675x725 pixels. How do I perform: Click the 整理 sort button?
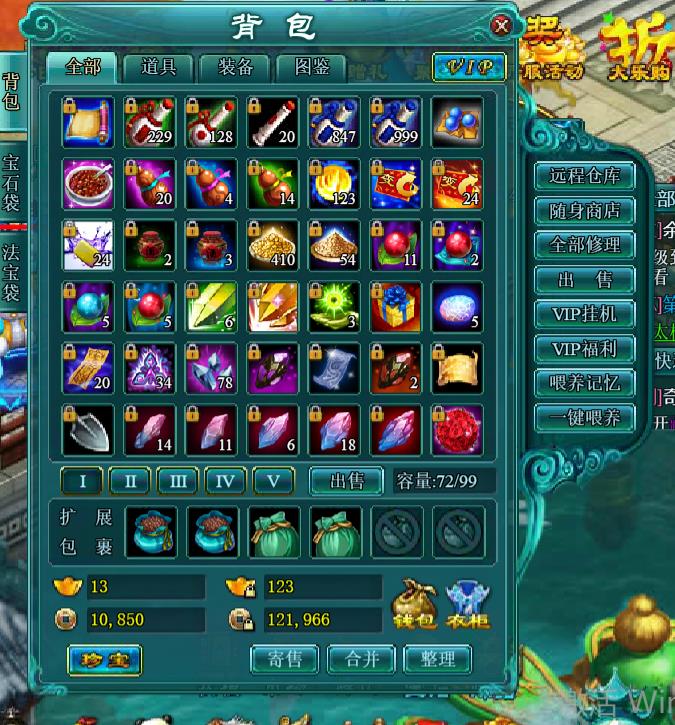tap(437, 659)
